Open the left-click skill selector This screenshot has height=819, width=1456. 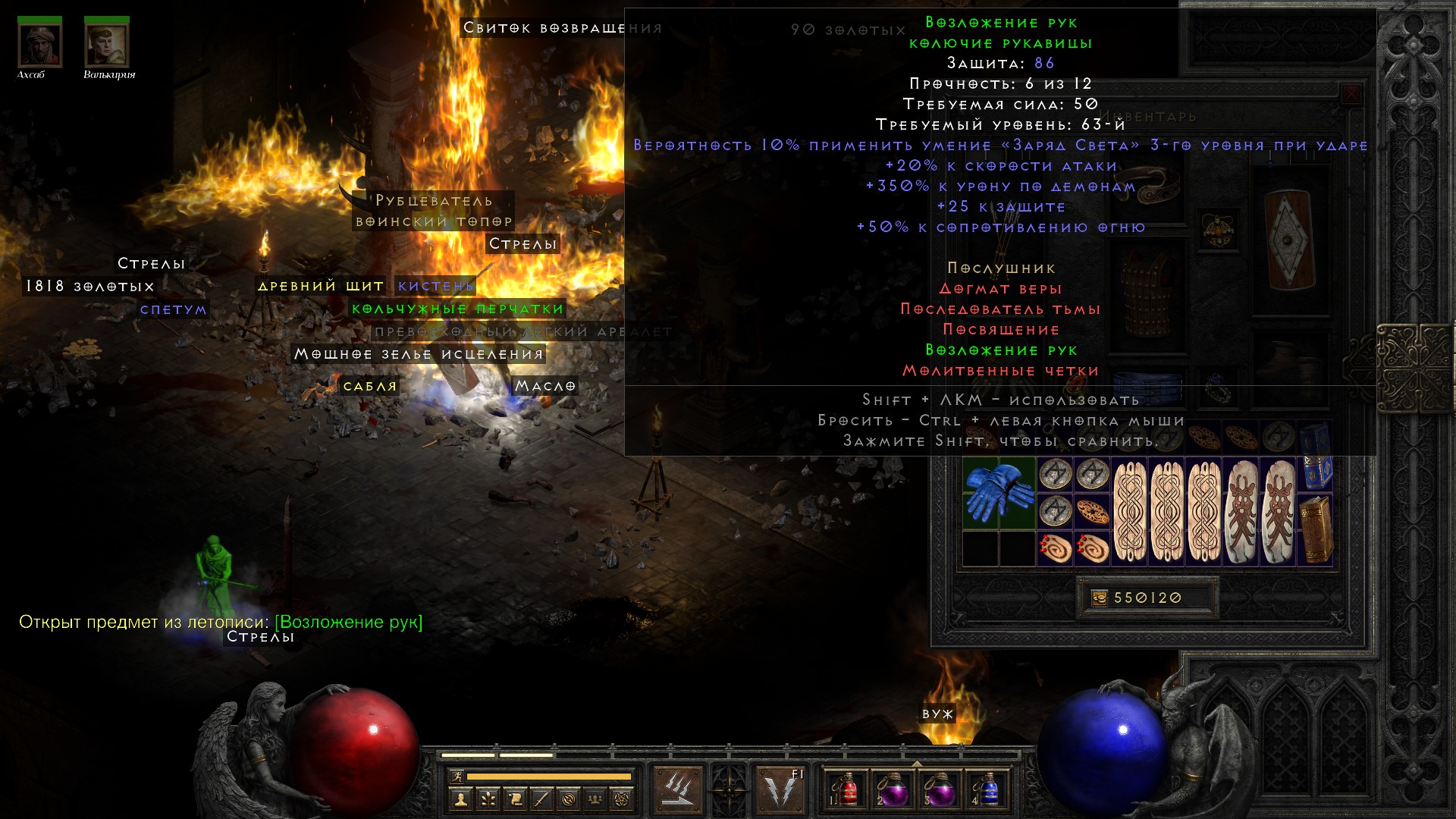(677, 789)
